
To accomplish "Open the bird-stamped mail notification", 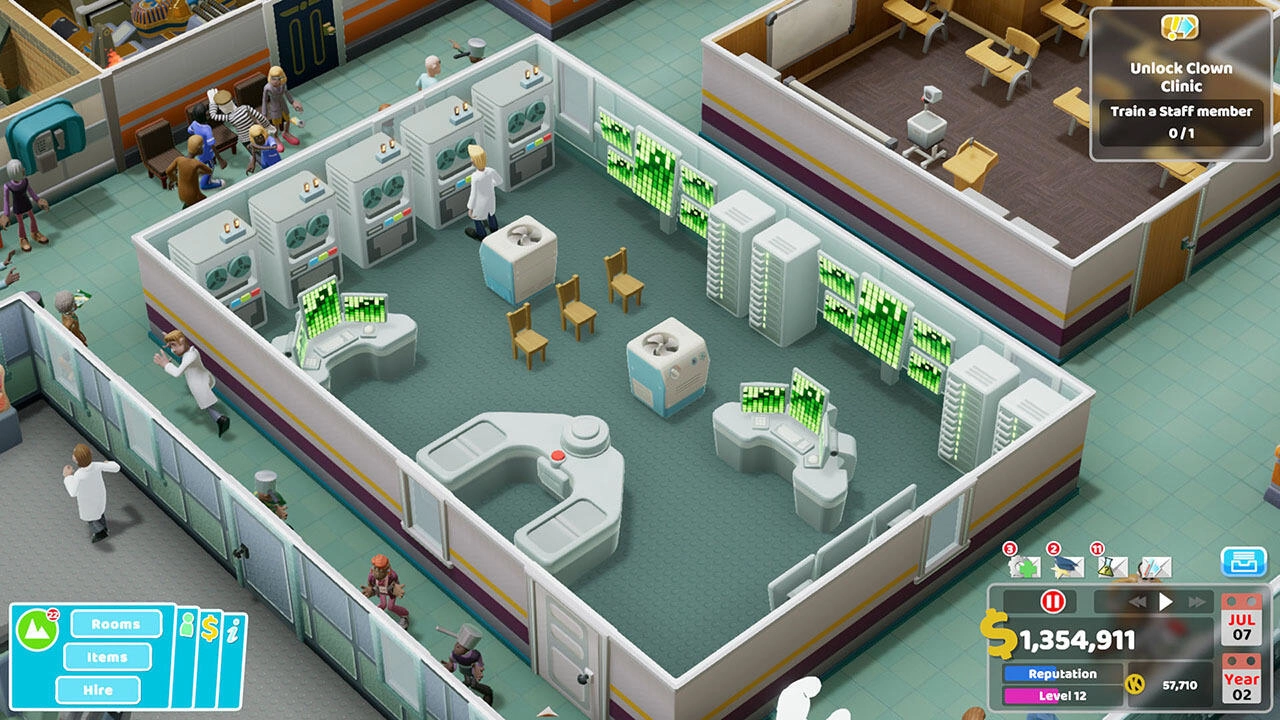I will click(1068, 567).
